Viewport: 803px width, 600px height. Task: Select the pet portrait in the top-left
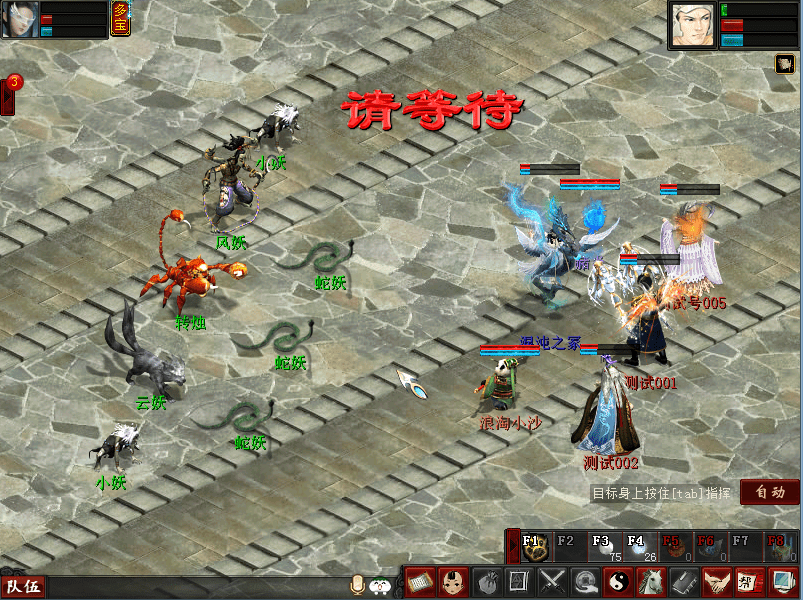(19, 19)
